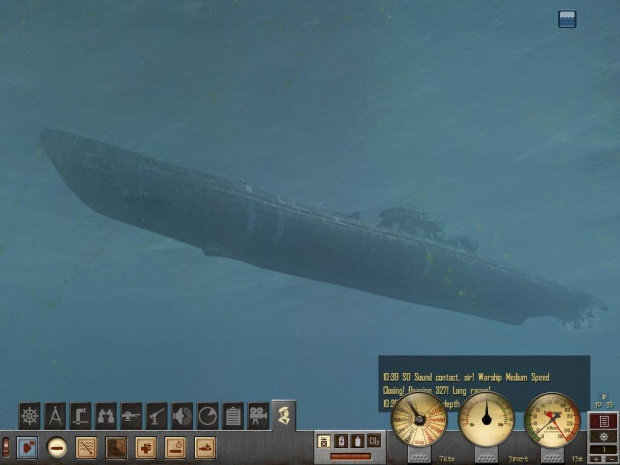
Task: Switch to the film camera view
Action: pos(258,415)
